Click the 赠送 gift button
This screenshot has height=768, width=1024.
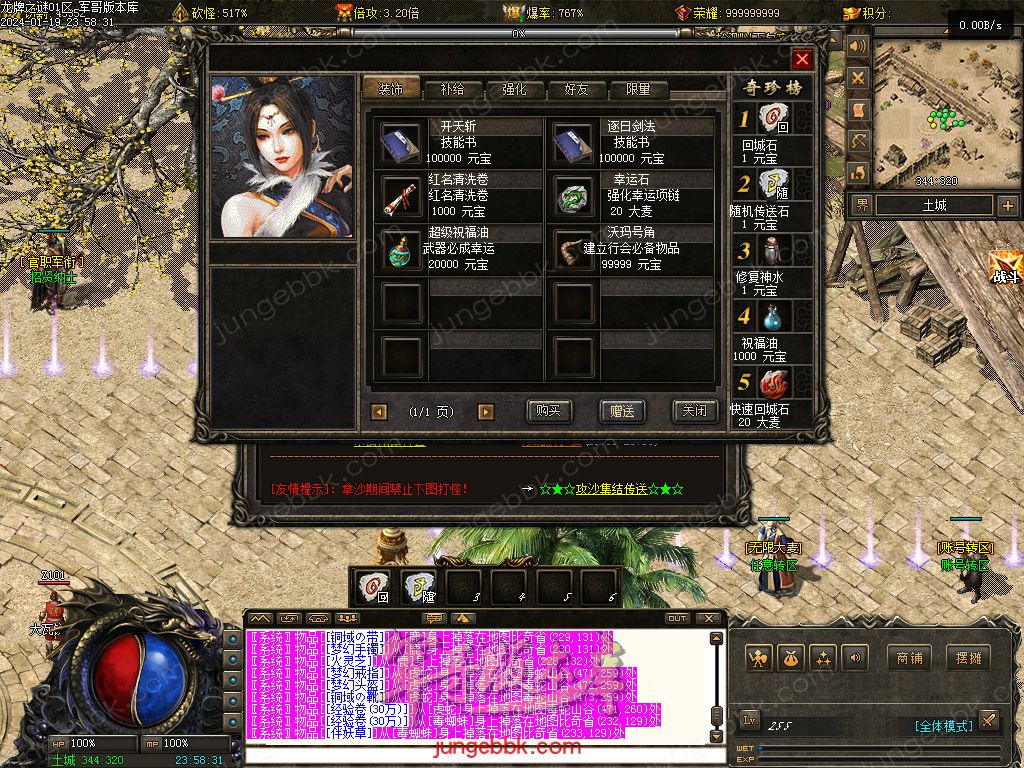click(x=622, y=411)
